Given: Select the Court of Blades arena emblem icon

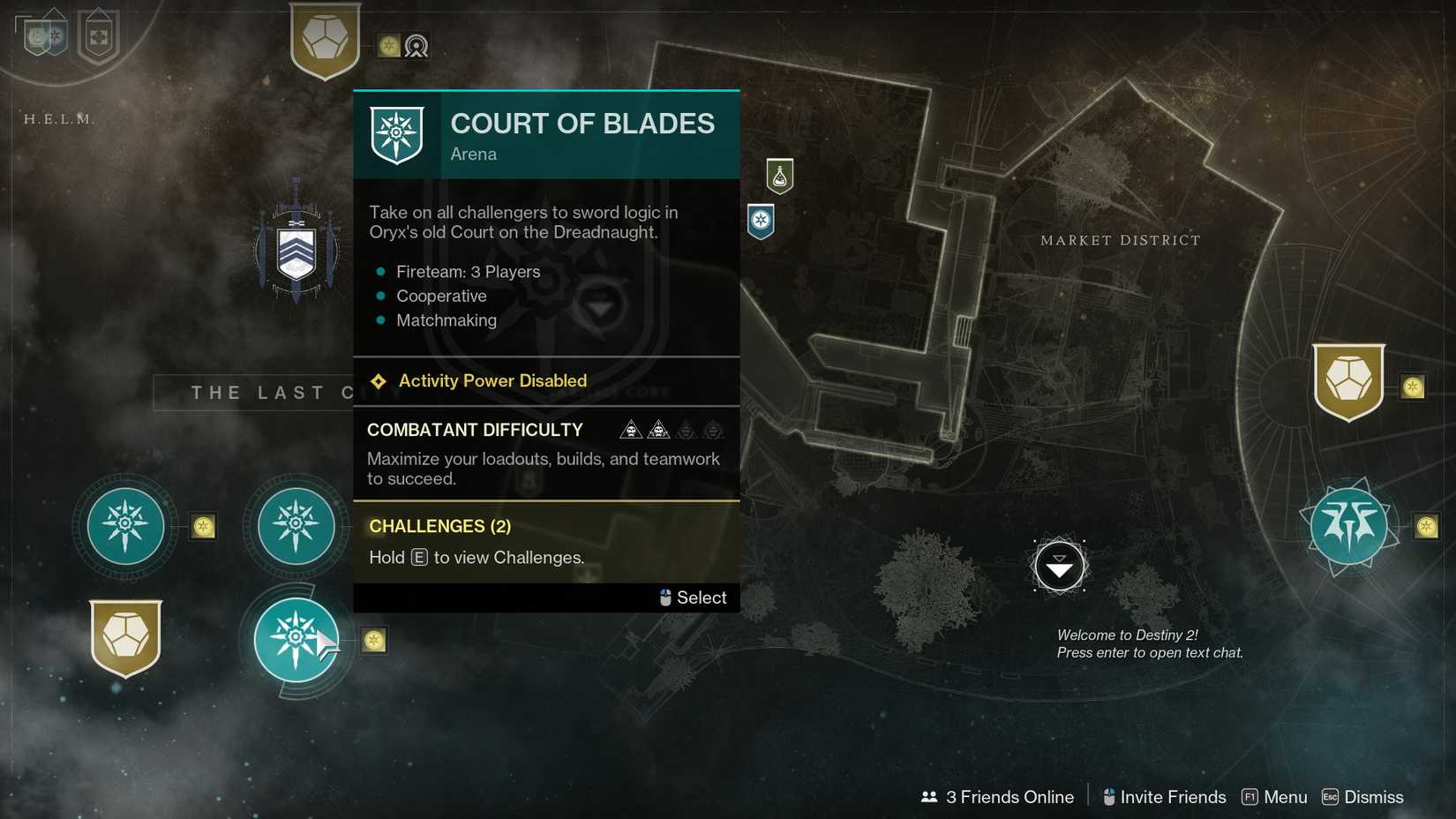Looking at the screenshot, I should pos(396,132).
